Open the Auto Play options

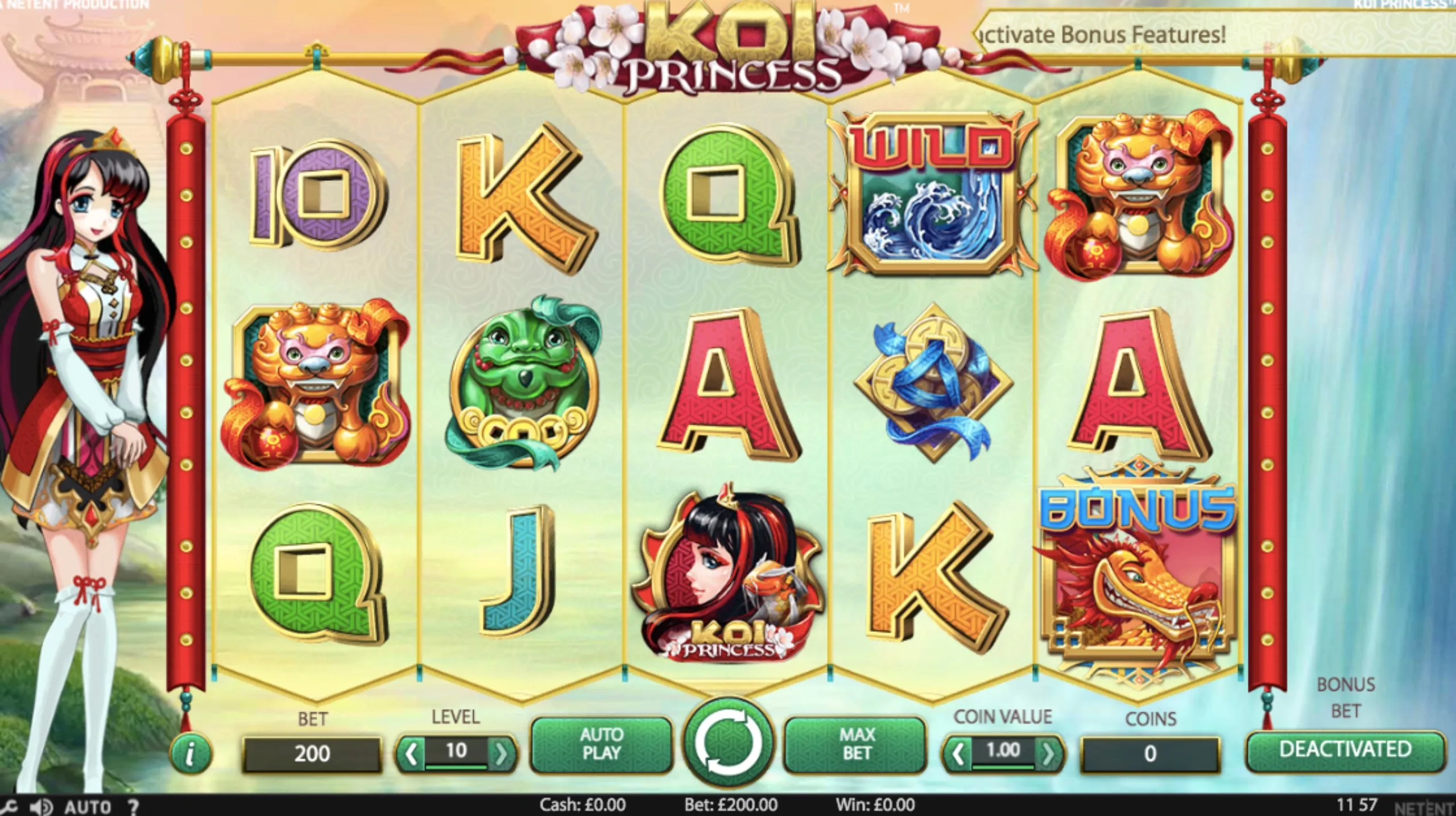tap(601, 744)
